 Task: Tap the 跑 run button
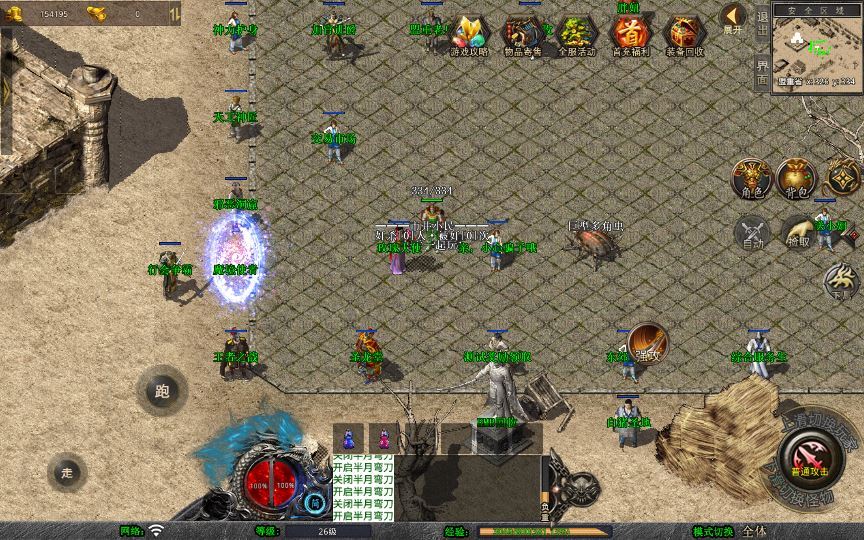click(162, 391)
